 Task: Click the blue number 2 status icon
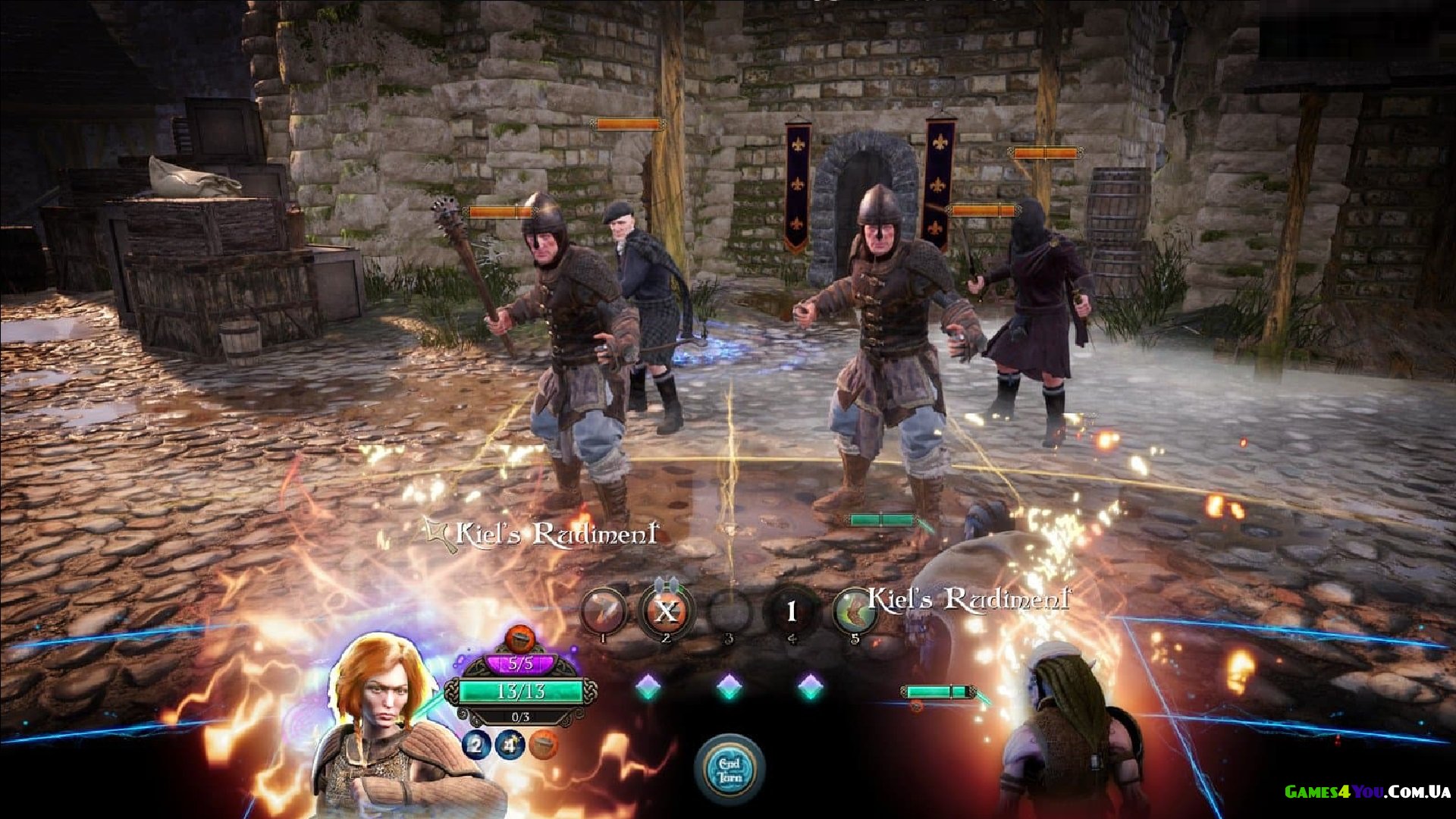coord(476,745)
